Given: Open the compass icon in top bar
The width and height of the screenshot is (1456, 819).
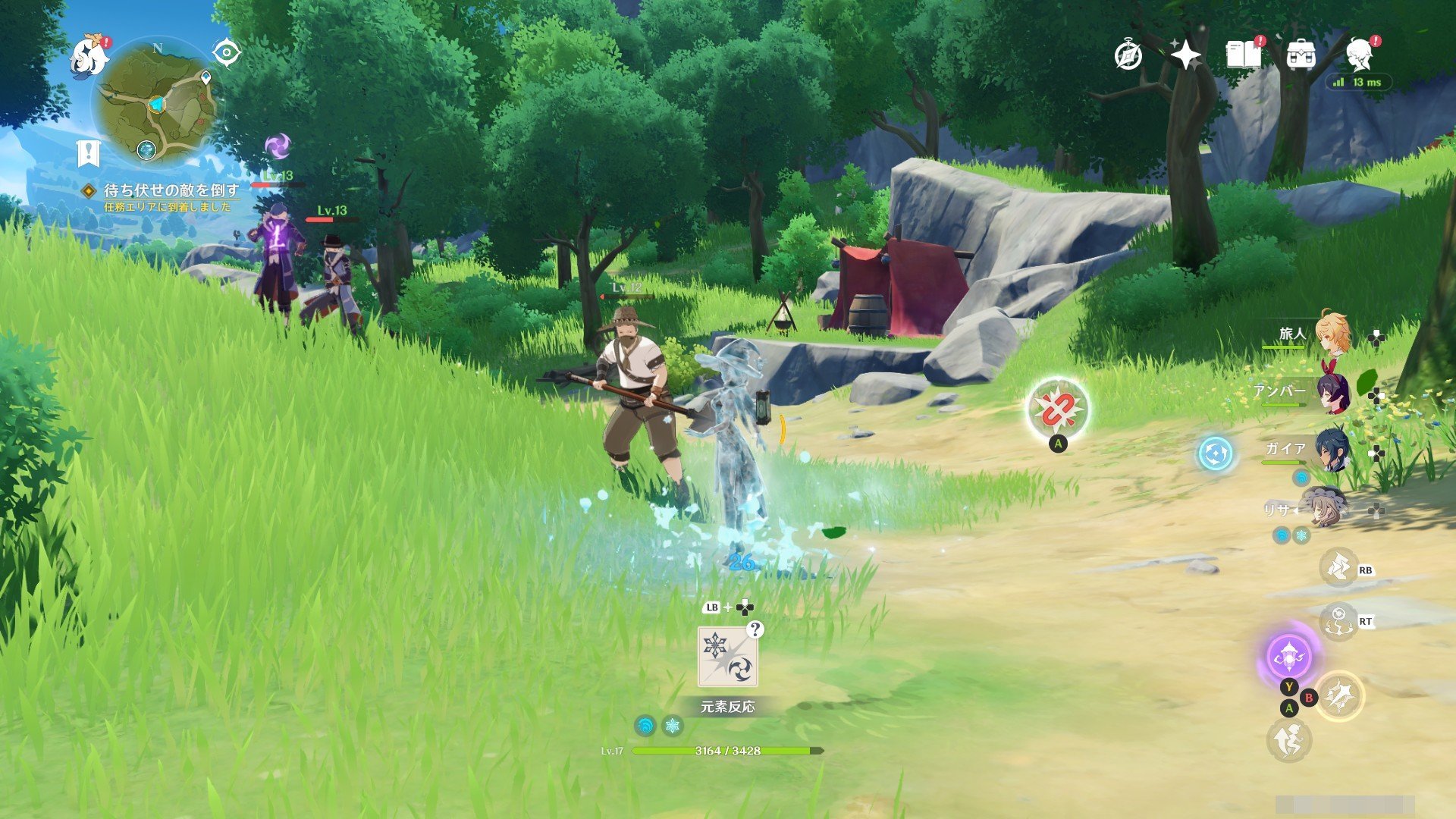Looking at the screenshot, I should [1128, 55].
